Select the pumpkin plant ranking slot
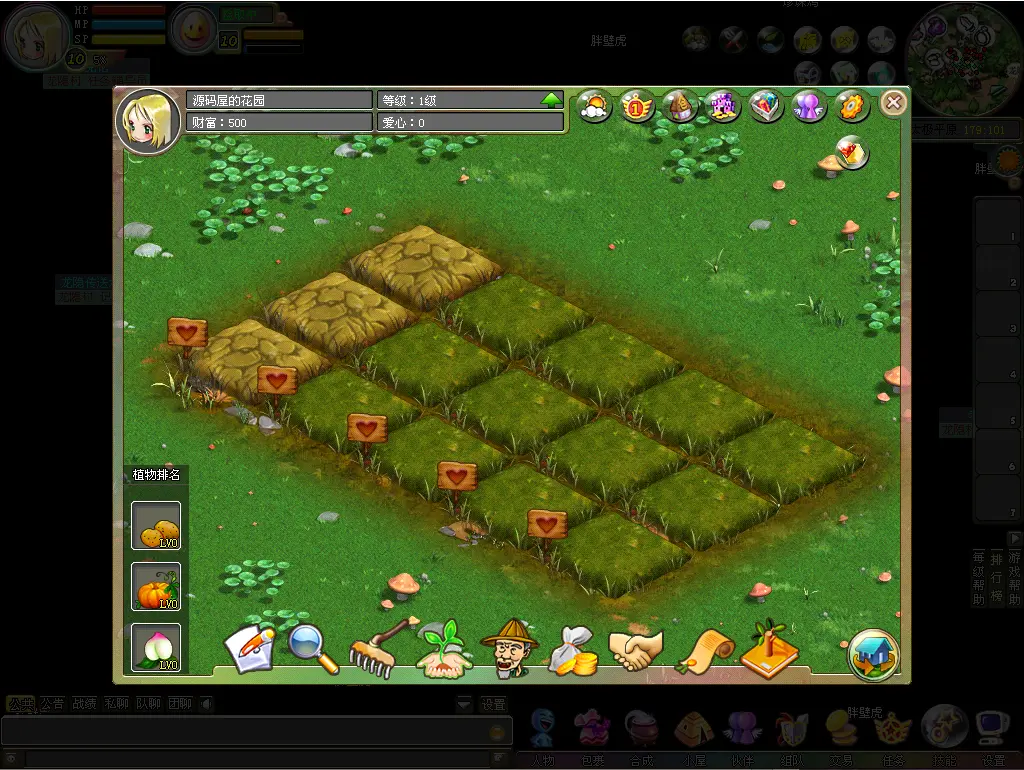The image size is (1024, 770). pyautogui.click(x=156, y=587)
